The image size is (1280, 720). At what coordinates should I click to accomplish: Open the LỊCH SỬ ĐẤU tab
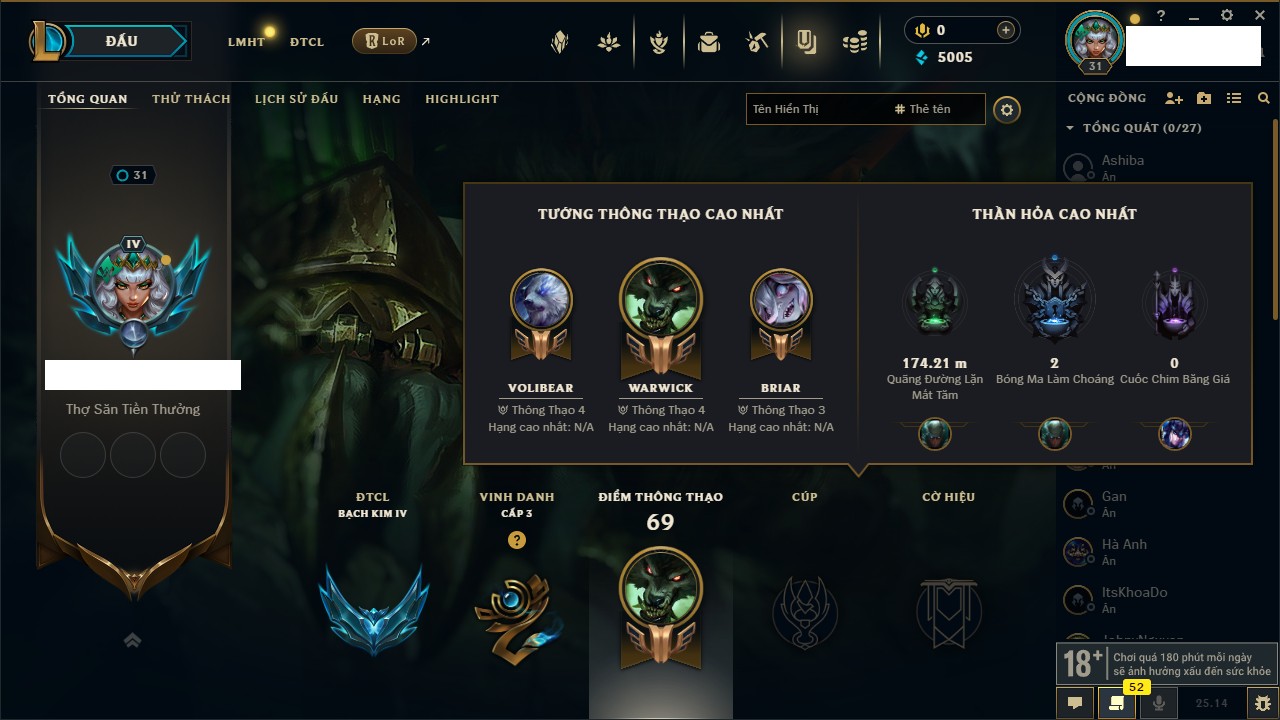[296, 99]
